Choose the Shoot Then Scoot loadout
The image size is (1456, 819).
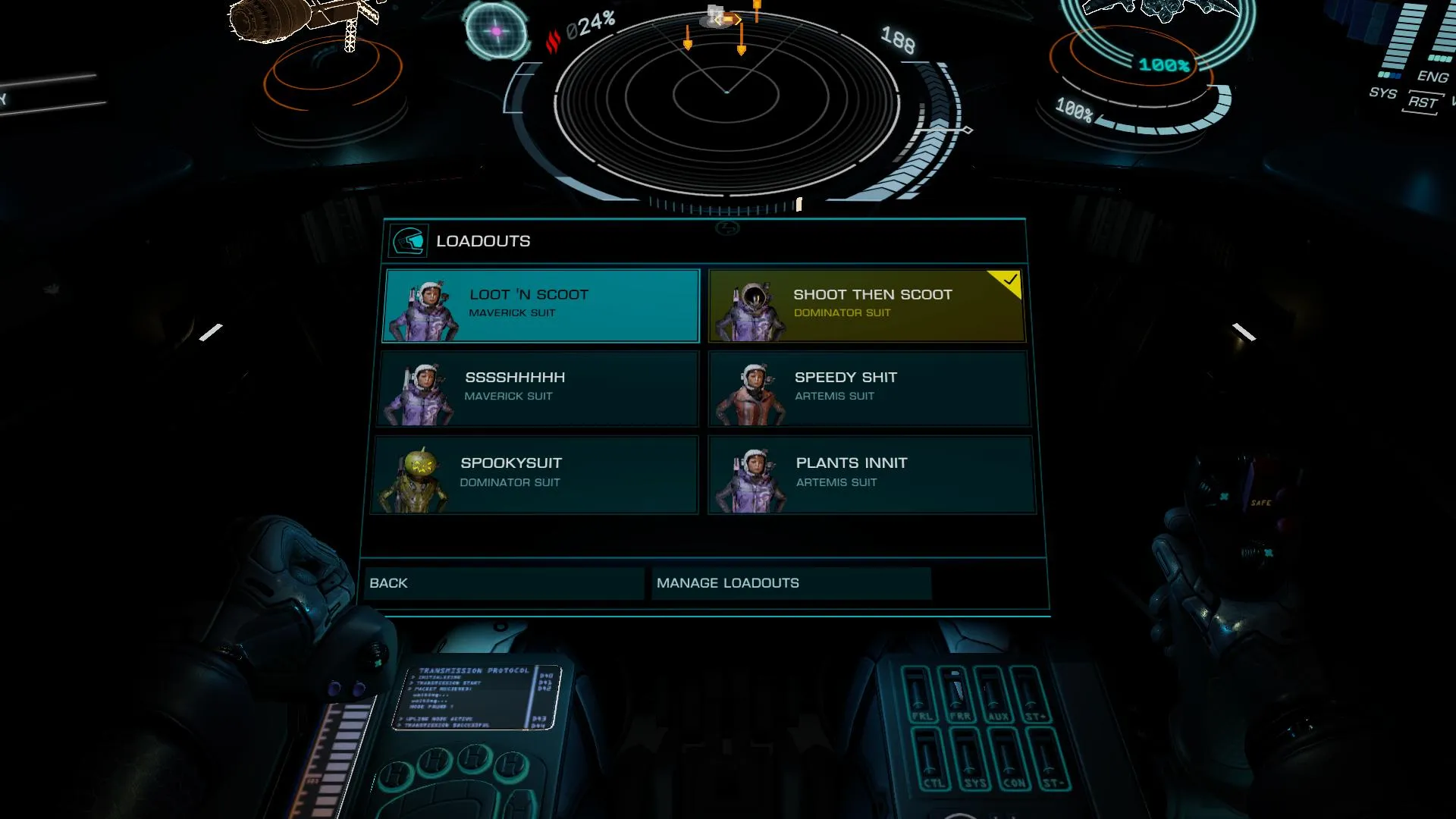pos(866,305)
